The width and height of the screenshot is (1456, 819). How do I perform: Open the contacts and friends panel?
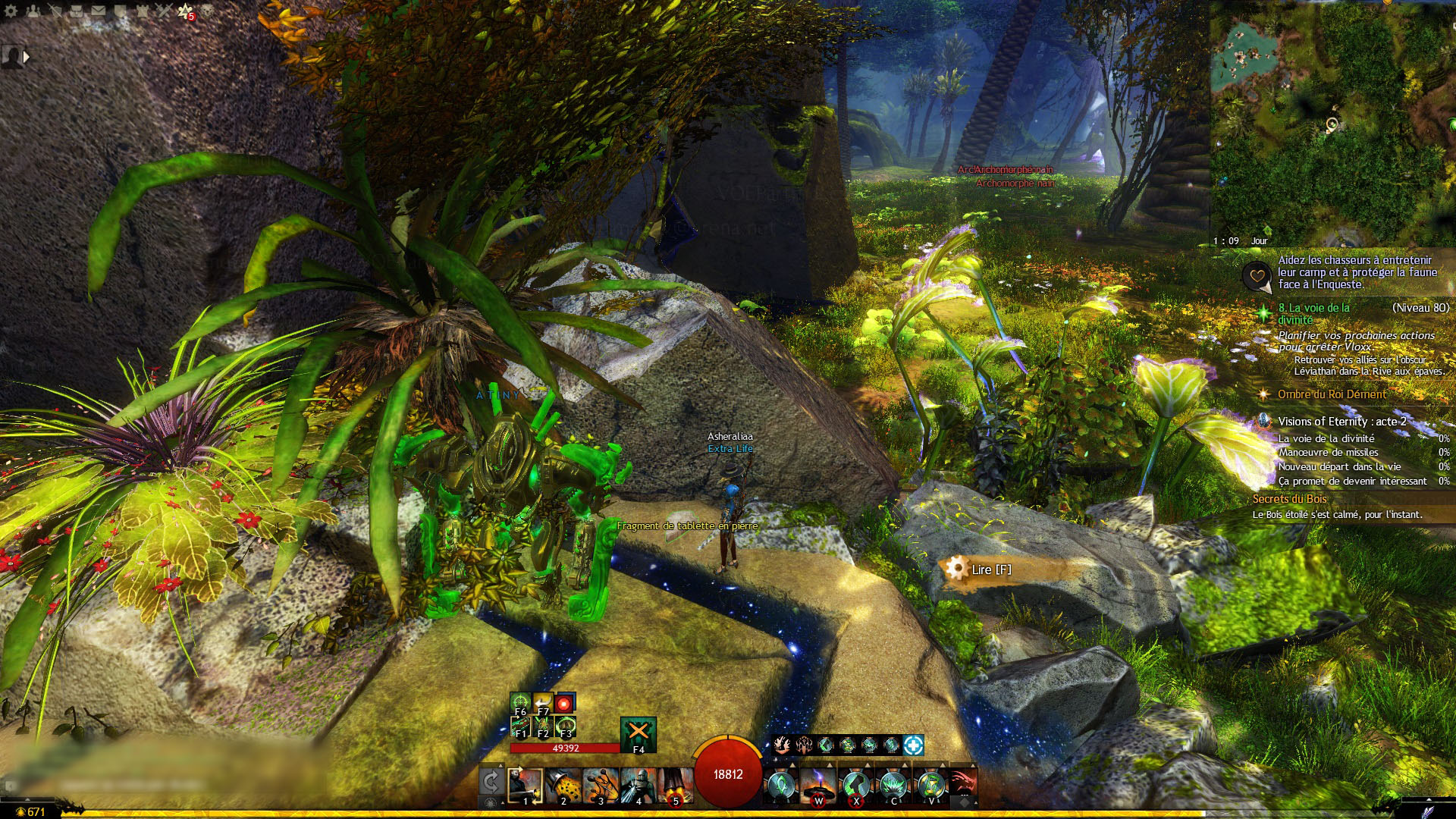33,11
